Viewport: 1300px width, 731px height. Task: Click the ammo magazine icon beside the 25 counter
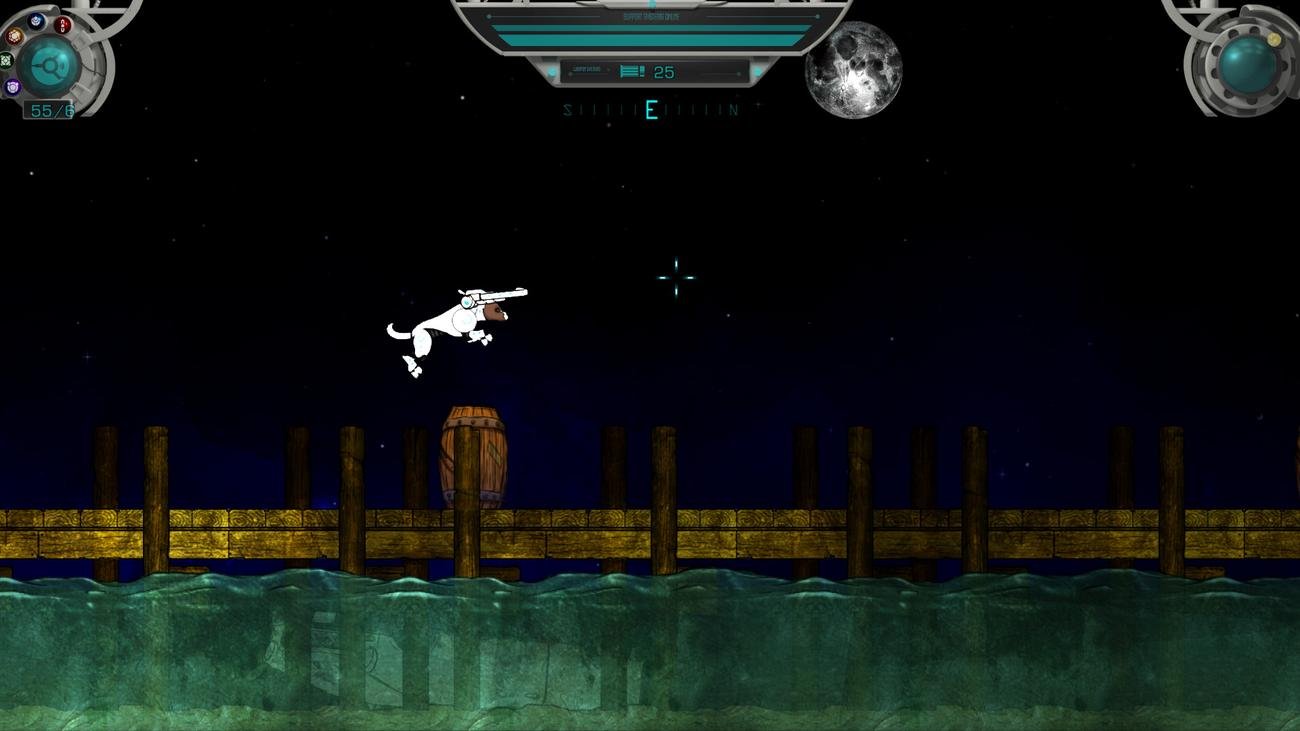point(631,71)
